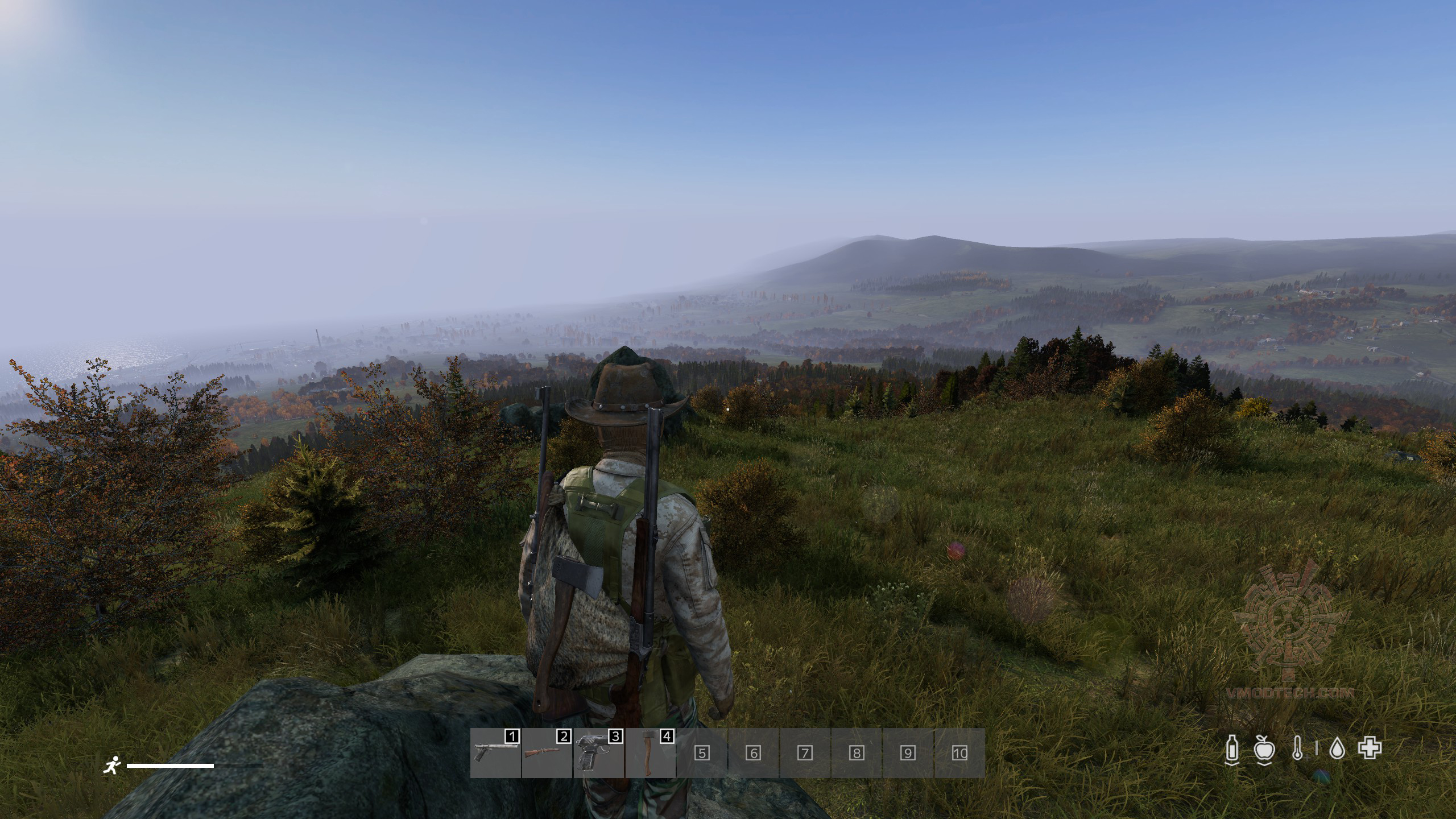The image size is (1456, 819).
Task: Select the hatchet in hotbar slot 4
Action: tap(650, 753)
